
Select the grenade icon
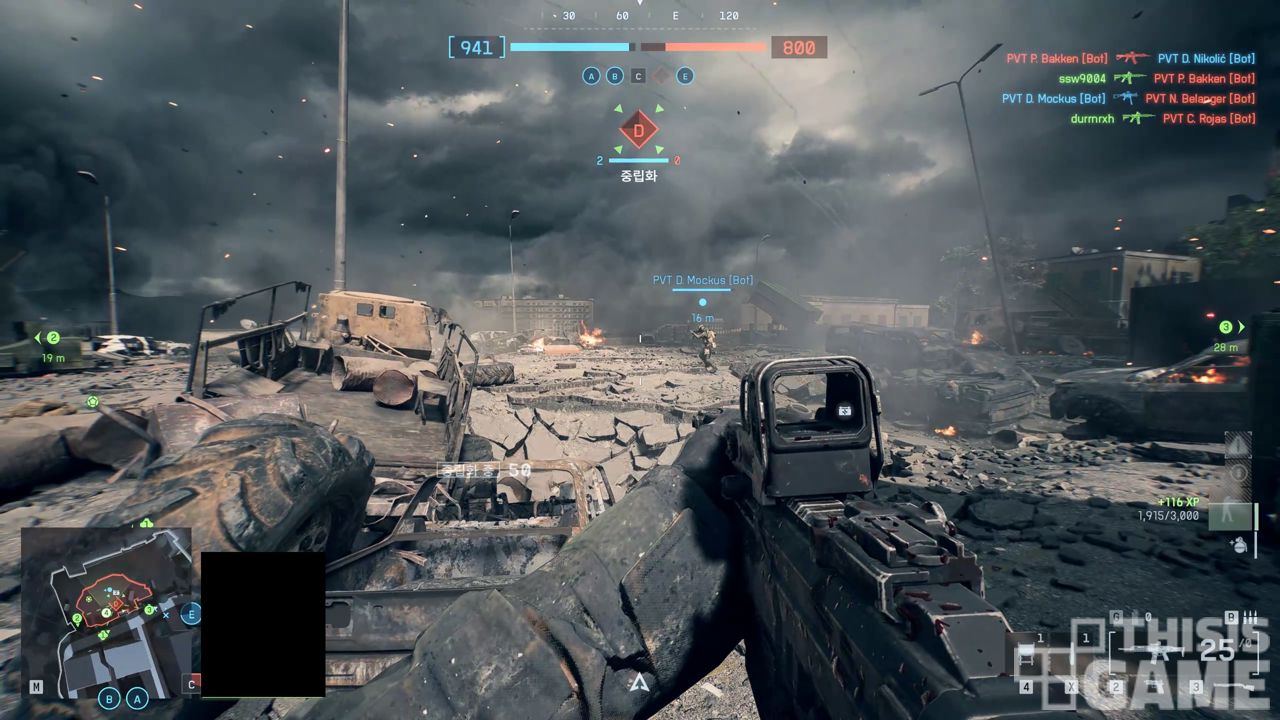point(1239,545)
